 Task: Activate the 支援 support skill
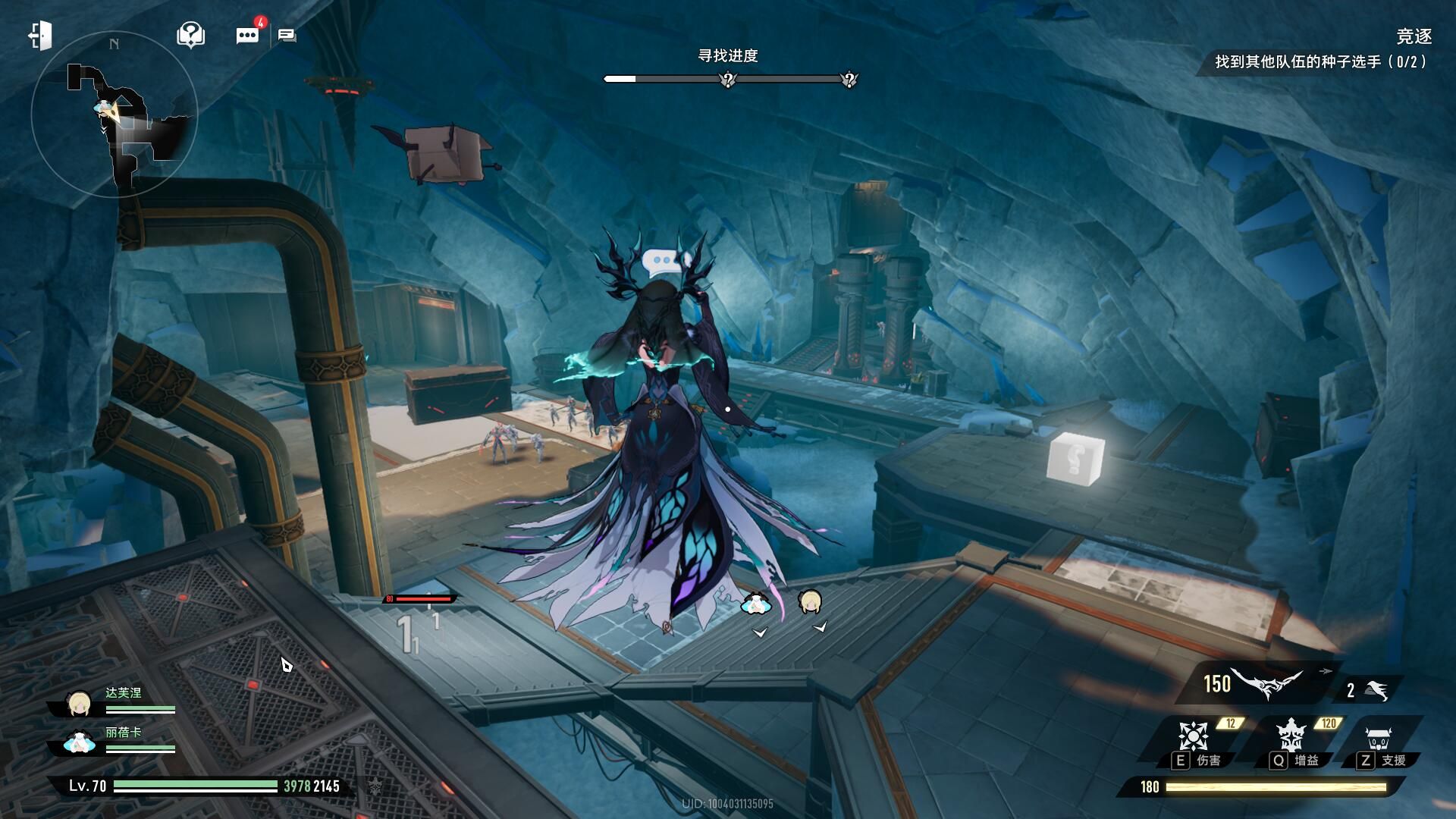1378,738
